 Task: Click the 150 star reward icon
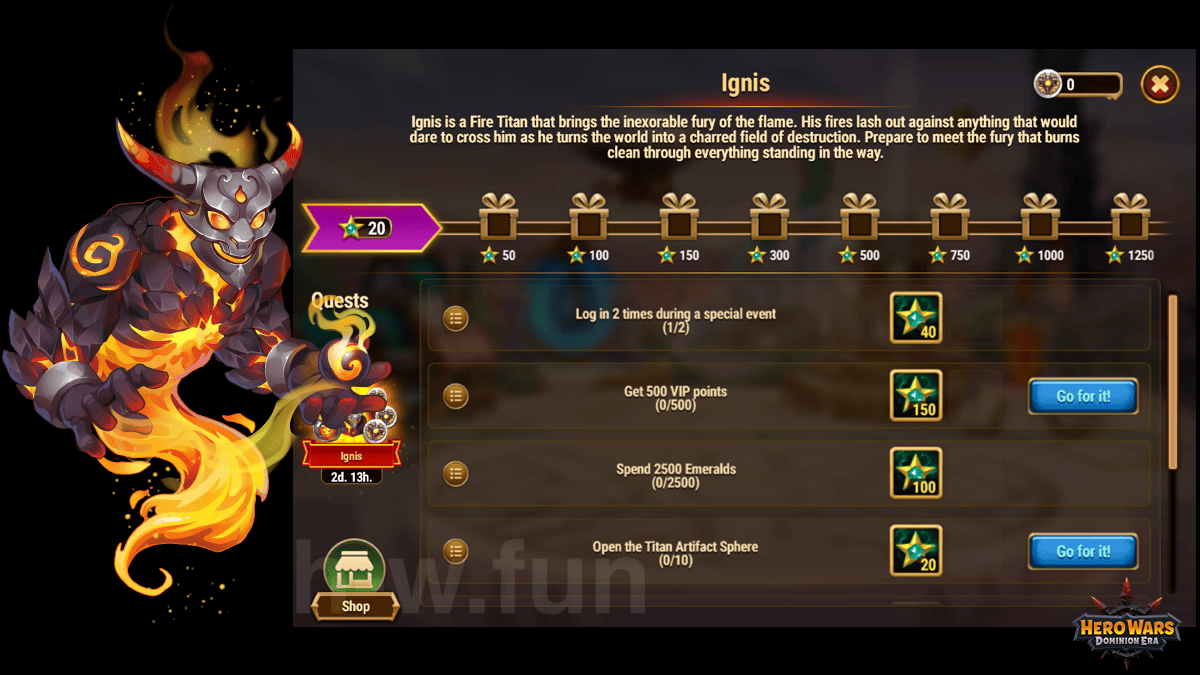click(x=915, y=396)
